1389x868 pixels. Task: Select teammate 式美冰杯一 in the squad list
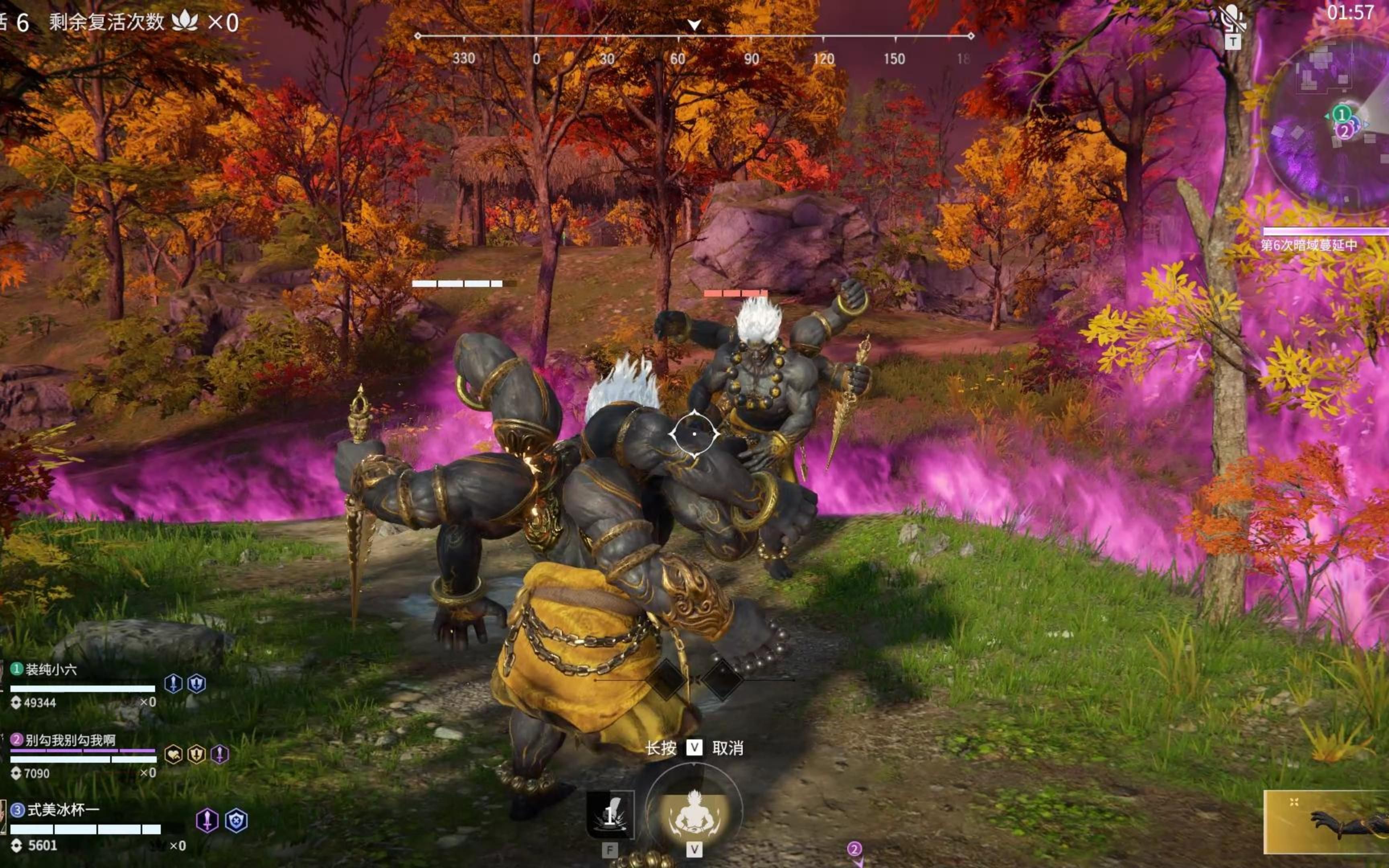tap(63, 810)
